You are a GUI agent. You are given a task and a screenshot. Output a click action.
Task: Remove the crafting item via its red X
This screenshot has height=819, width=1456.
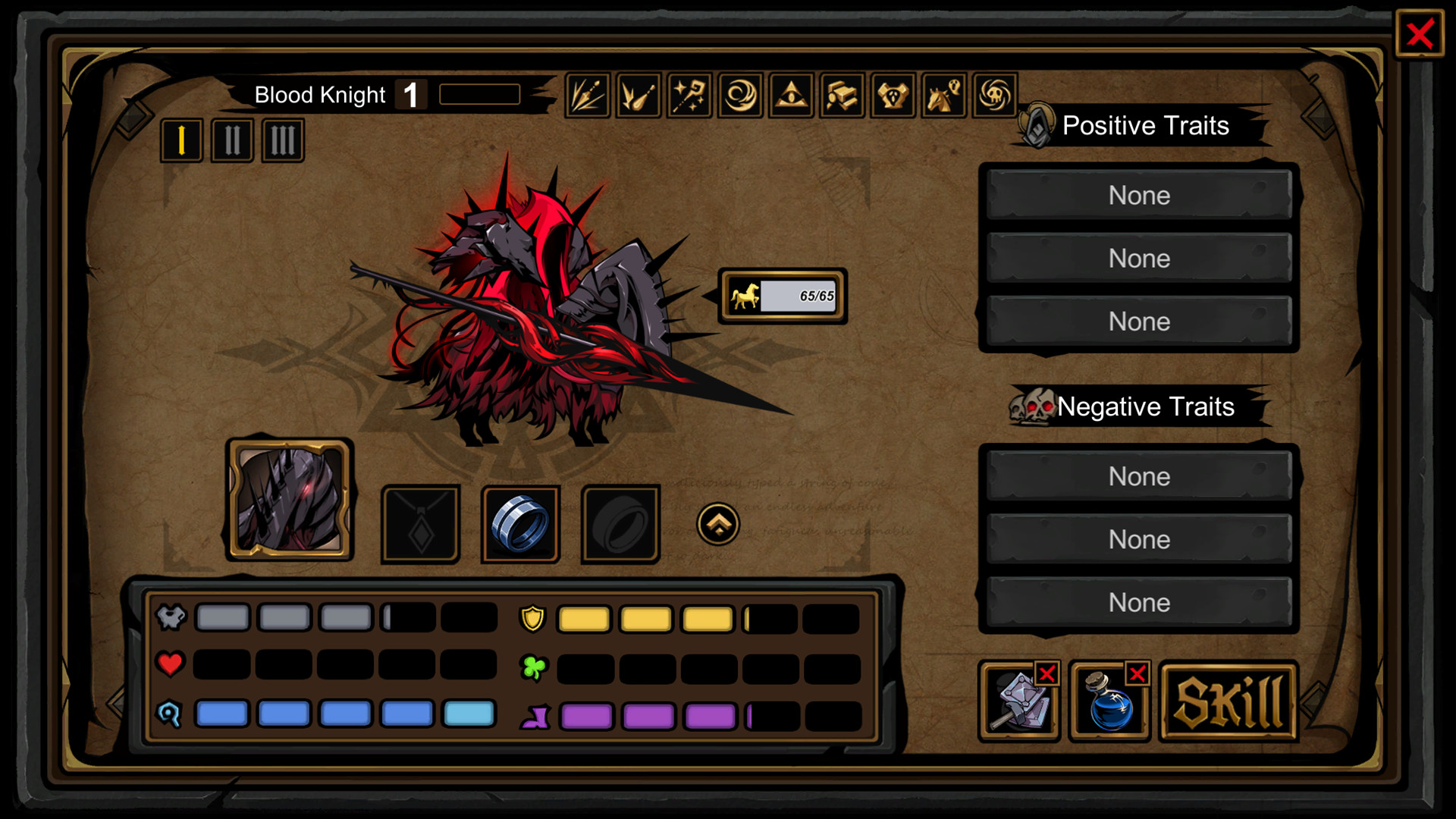(1047, 673)
